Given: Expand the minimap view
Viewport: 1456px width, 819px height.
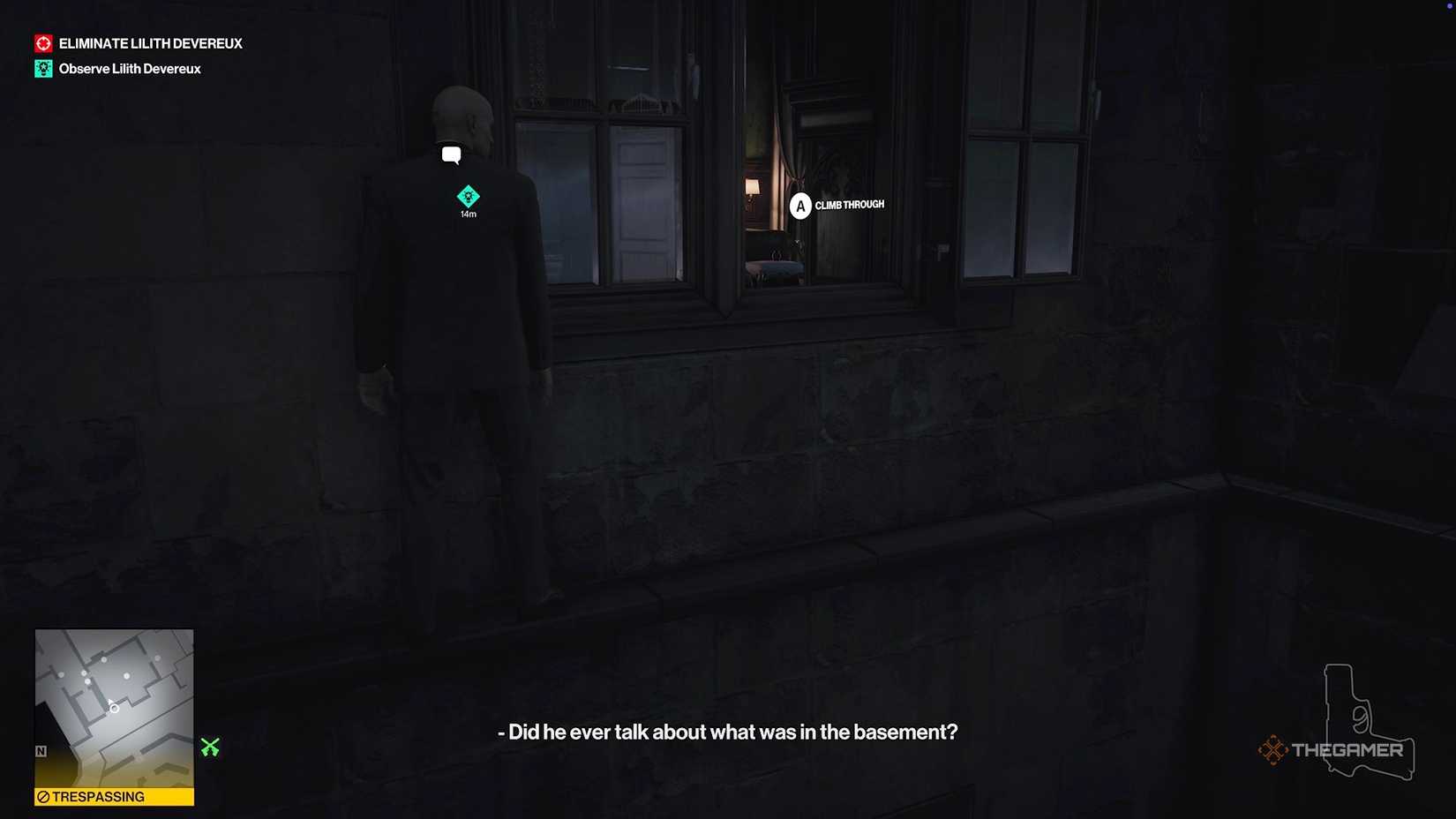Looking at the screenshot, I should point(114,715).
